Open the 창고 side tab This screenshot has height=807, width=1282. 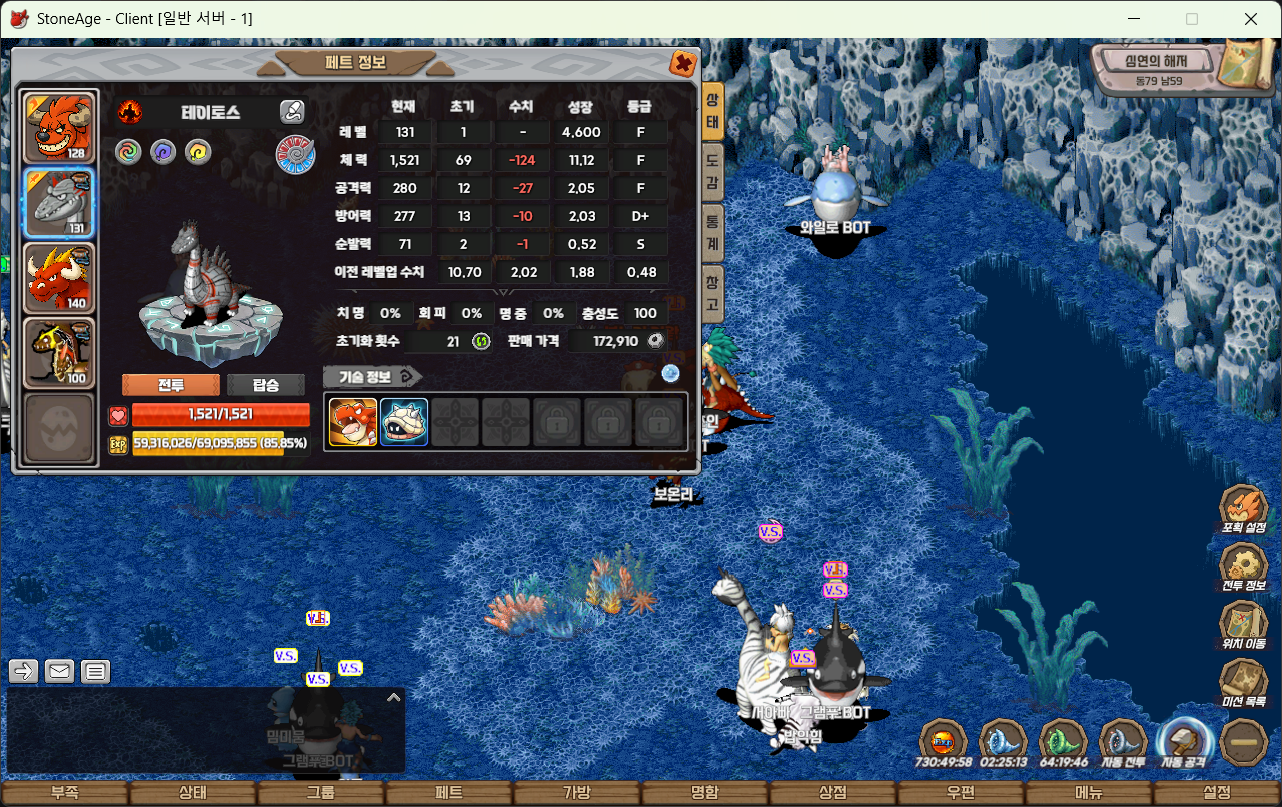[712, 293]
